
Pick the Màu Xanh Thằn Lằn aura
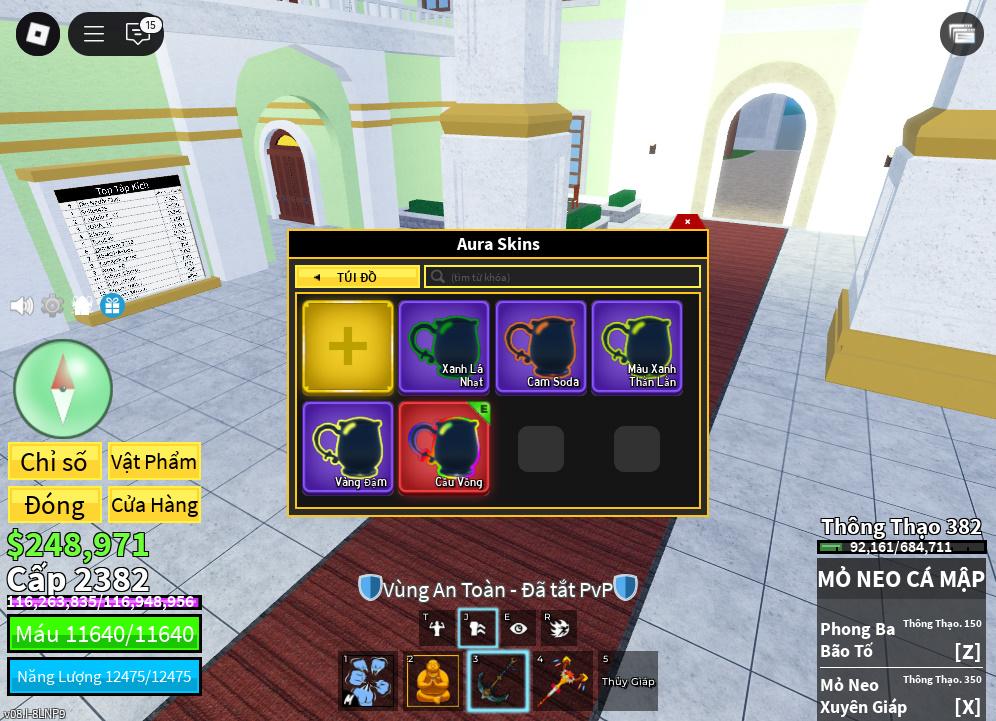637,346
